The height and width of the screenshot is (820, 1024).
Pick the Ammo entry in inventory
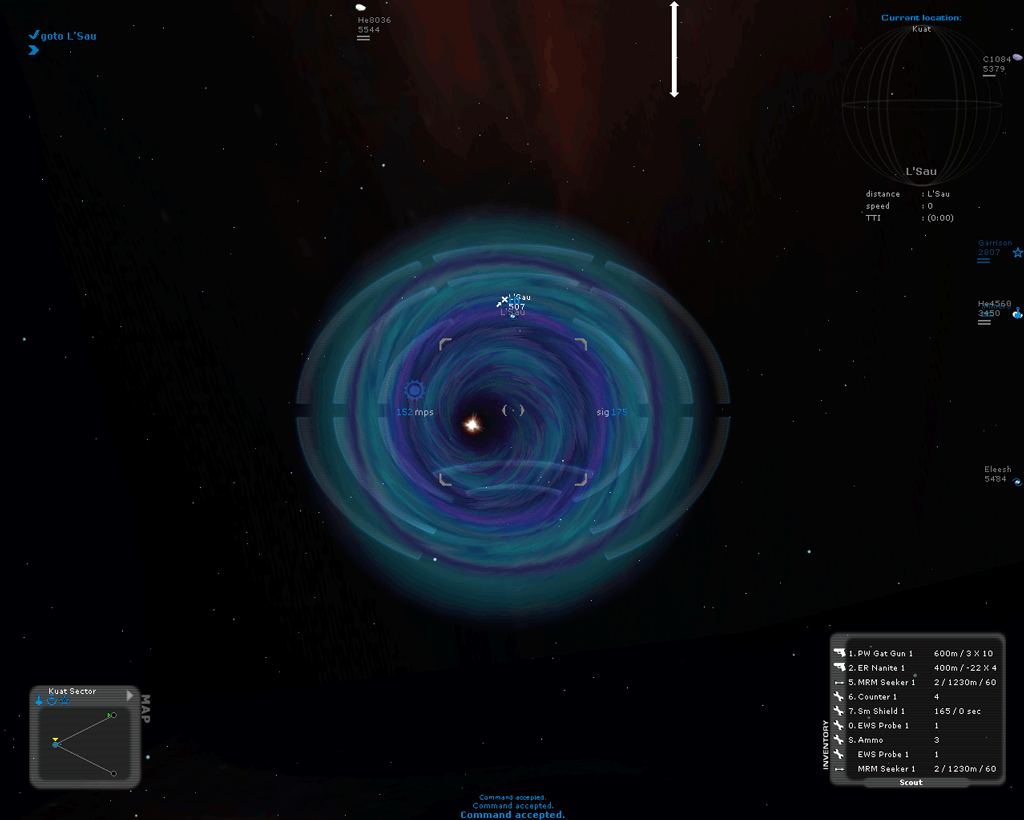[914, 740]
